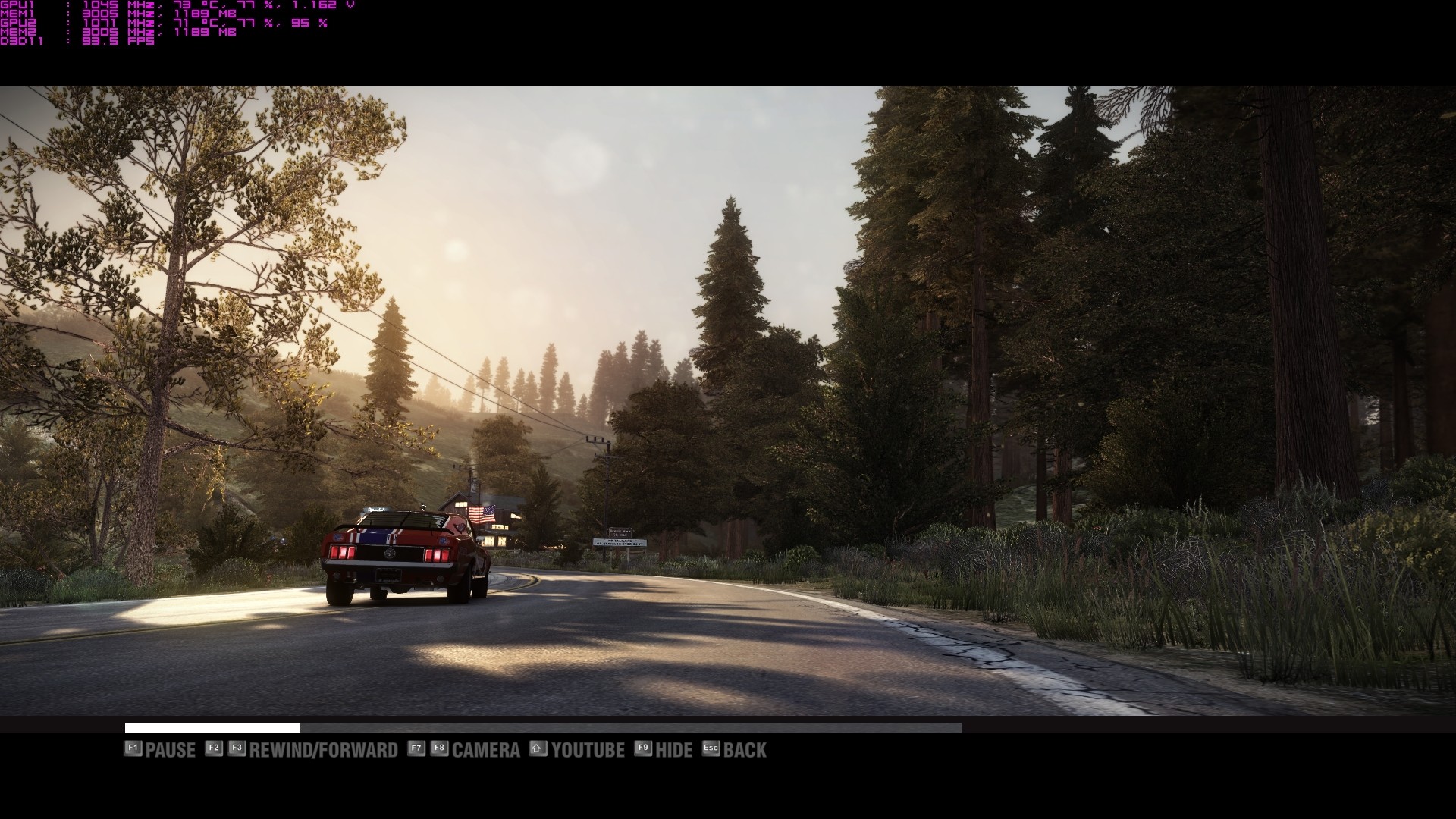This screenshot has height=819, width=1456.
Task: Switch camera view using the CAMERA toggle
Action: pos(486,749)
